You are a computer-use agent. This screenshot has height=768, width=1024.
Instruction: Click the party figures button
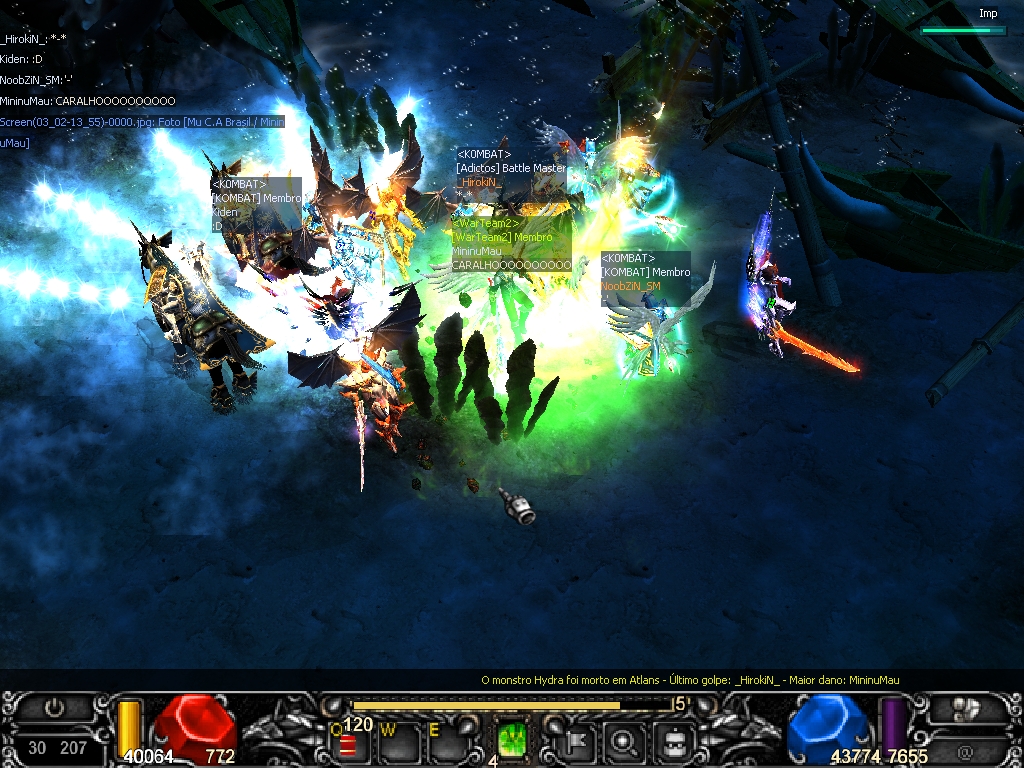[x=965, y=708]
